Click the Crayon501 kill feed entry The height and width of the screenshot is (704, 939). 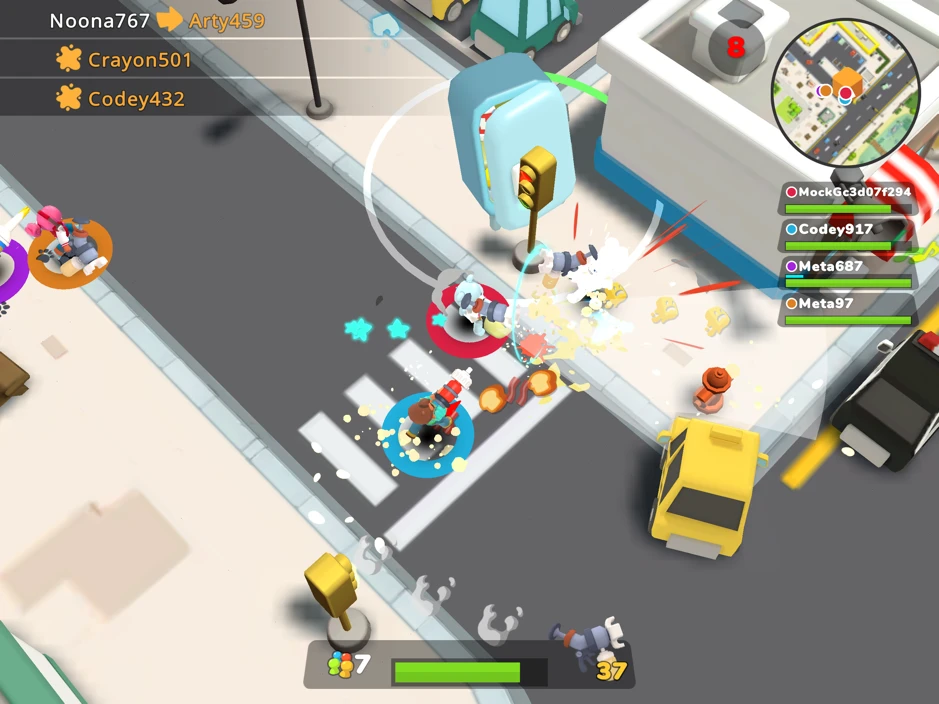125,60
